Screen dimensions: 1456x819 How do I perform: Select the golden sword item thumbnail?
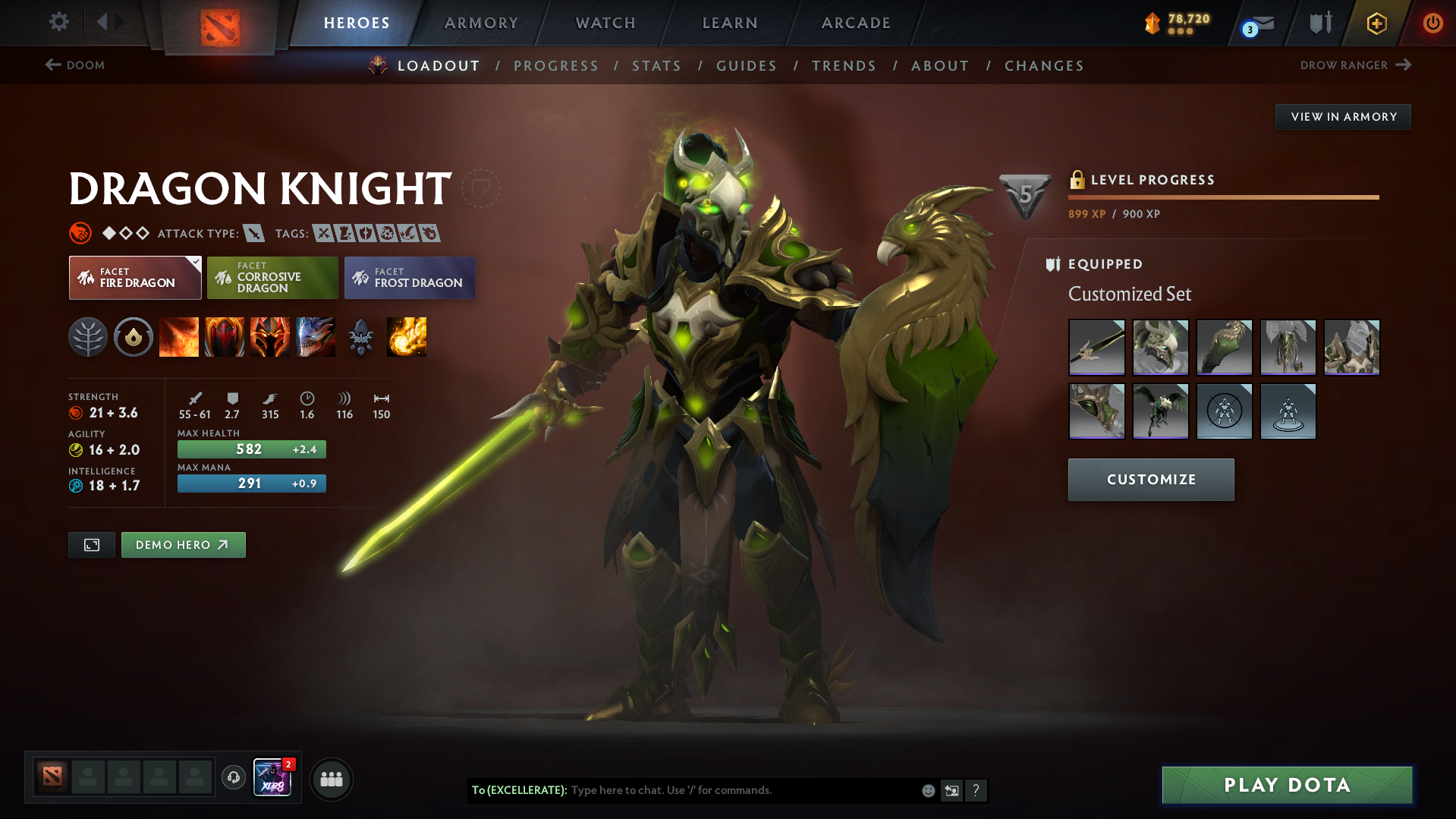1096,348
